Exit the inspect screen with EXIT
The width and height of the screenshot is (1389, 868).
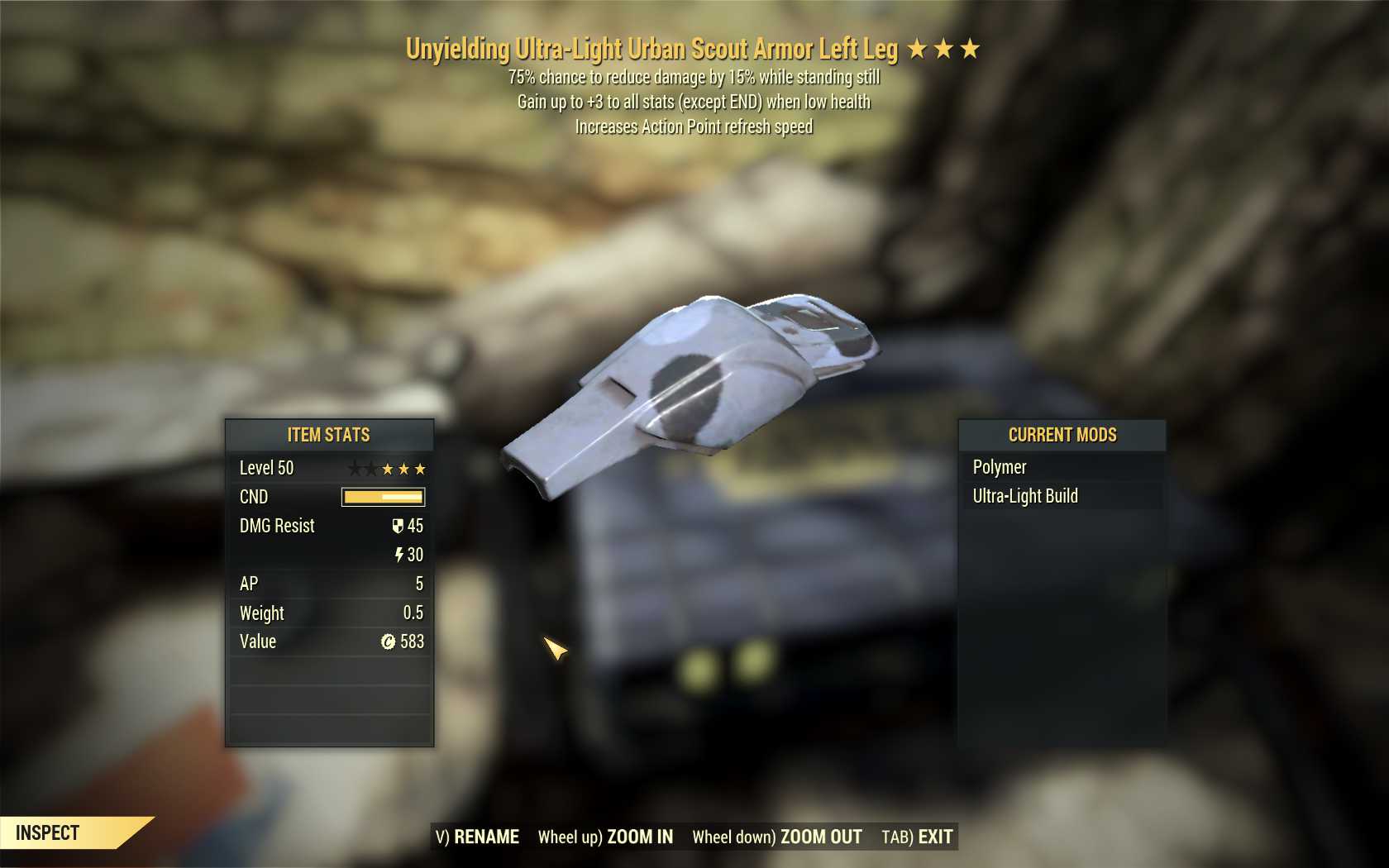[x=917, y=837]
